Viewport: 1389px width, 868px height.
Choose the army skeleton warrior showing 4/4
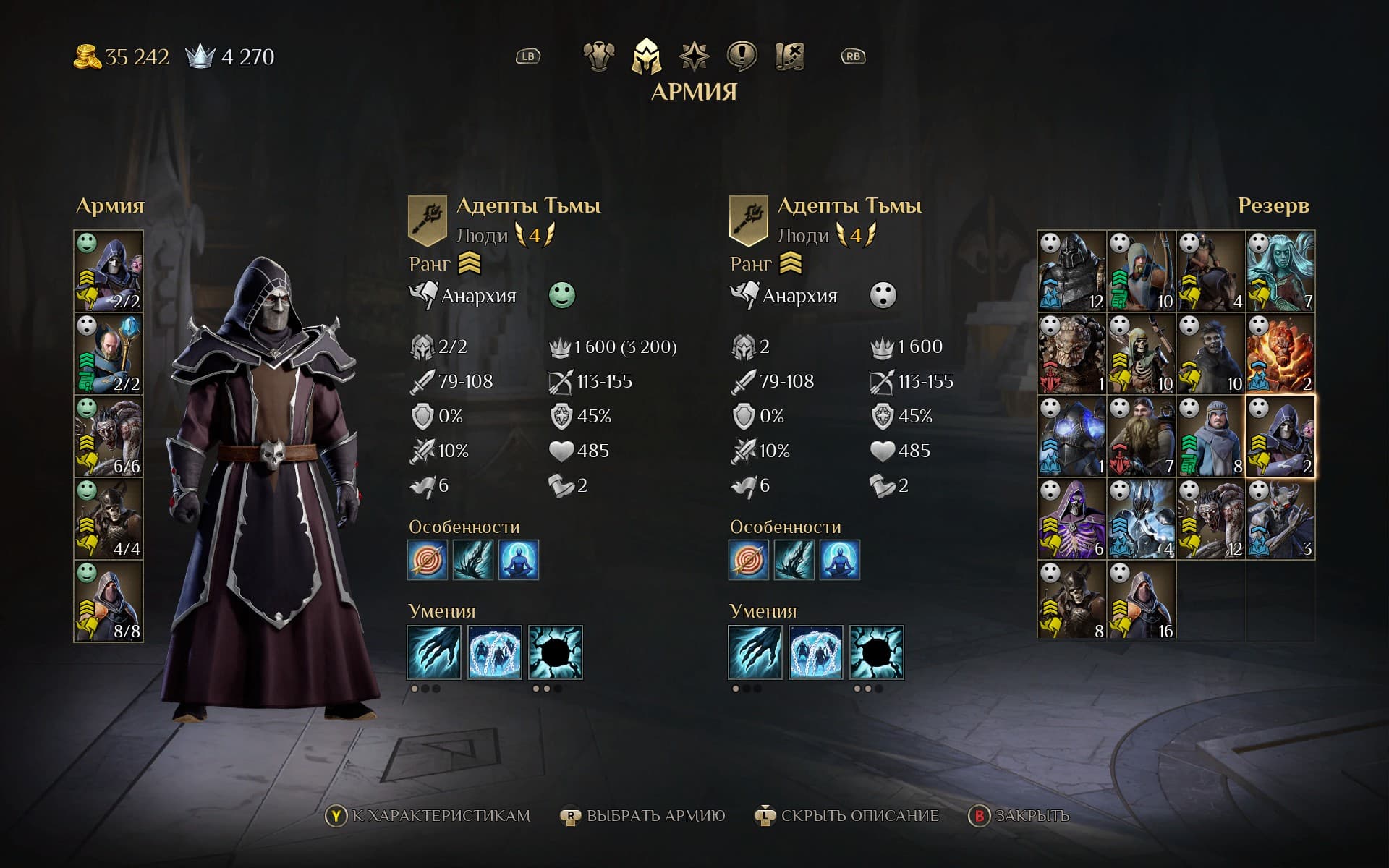click(109, 519)
